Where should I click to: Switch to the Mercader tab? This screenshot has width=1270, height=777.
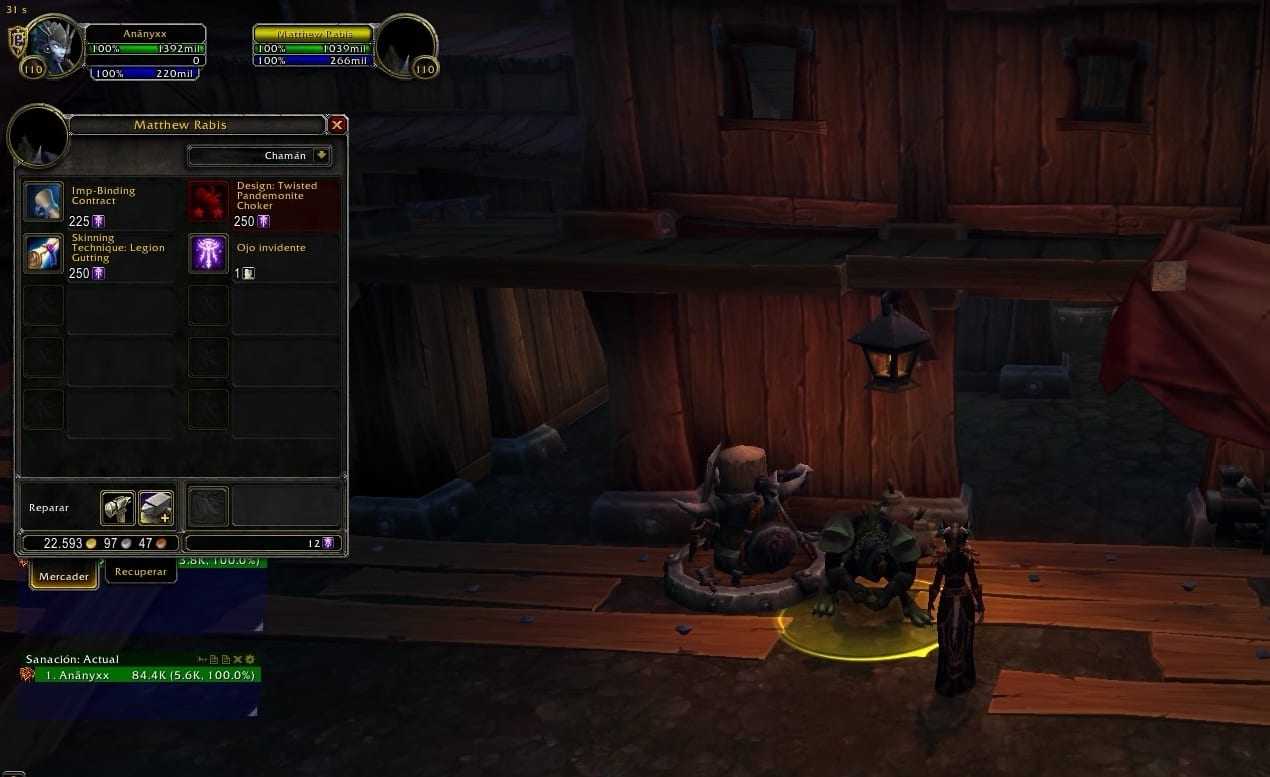point(64,576)
